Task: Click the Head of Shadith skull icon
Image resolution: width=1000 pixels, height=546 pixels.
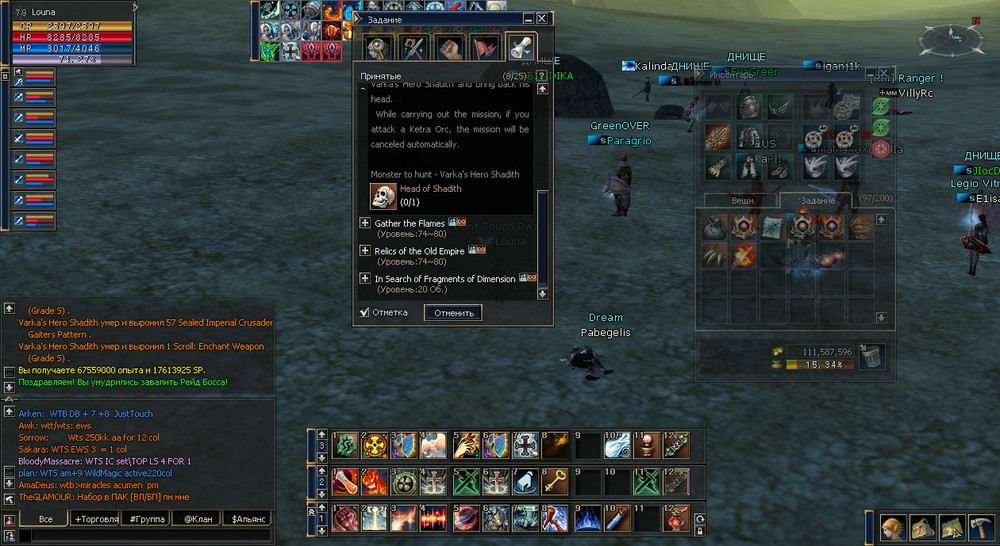Action: coord(383,196)
